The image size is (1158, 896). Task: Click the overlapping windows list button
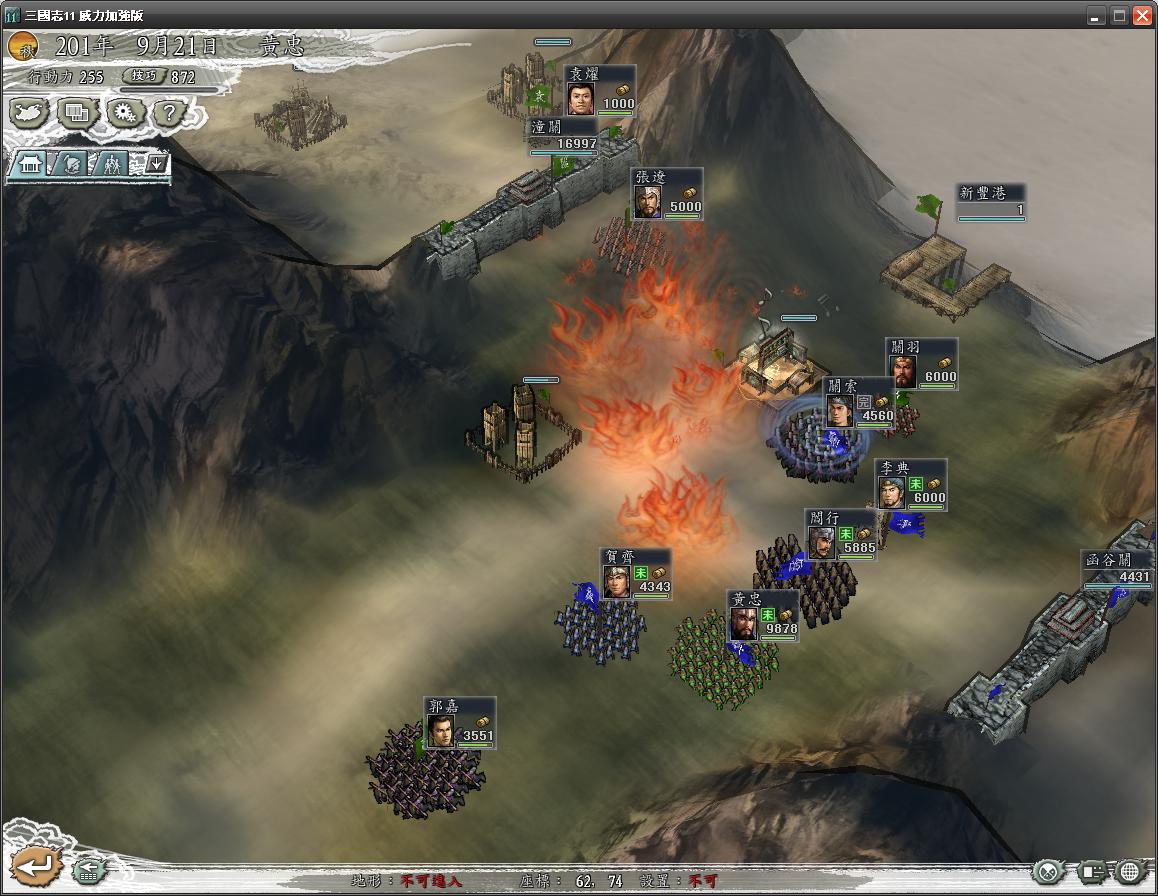click(x=77, y=113)
